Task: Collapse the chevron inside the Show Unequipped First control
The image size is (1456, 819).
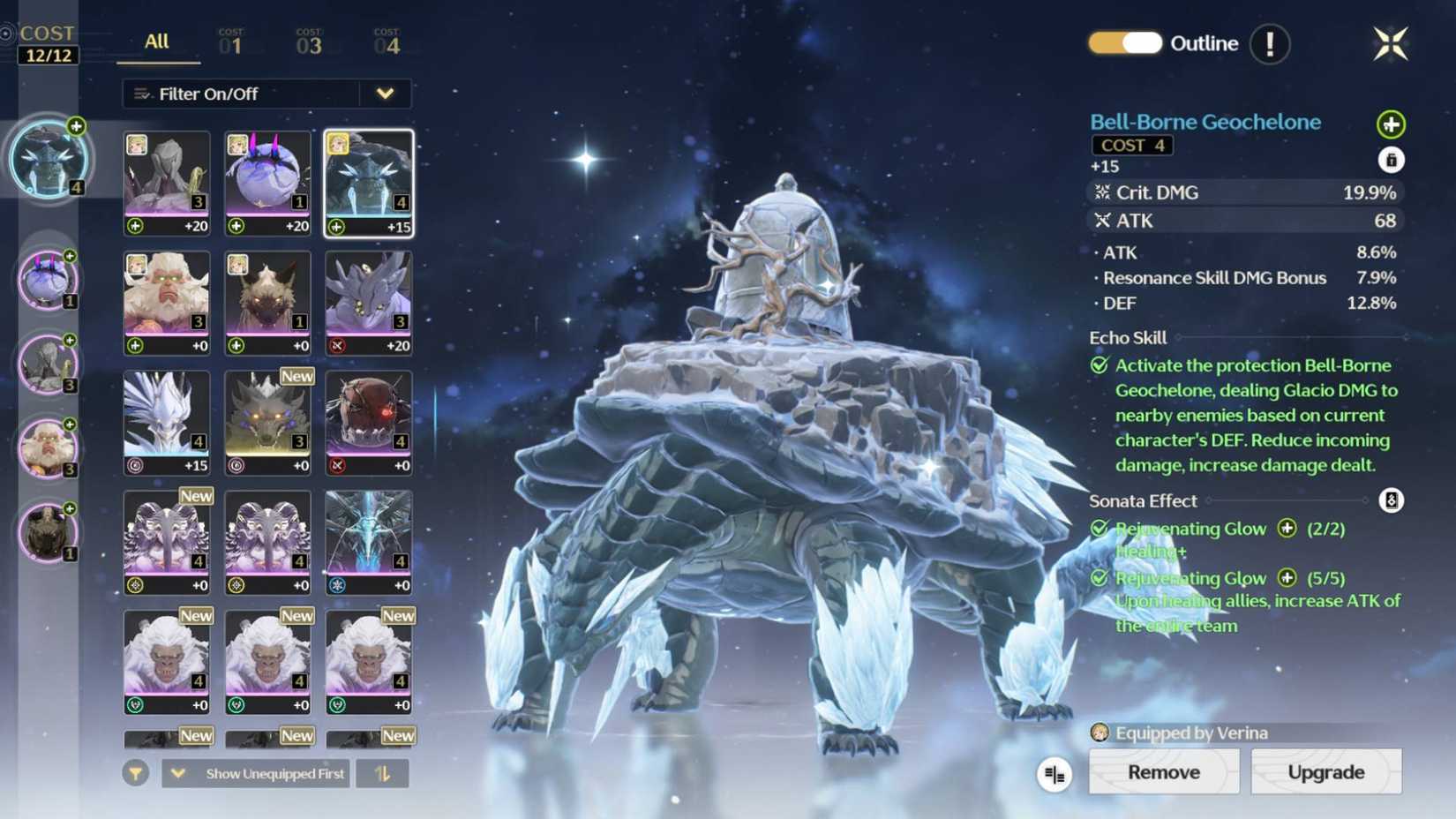Action: pyautogui.click(x=178, y=772)
